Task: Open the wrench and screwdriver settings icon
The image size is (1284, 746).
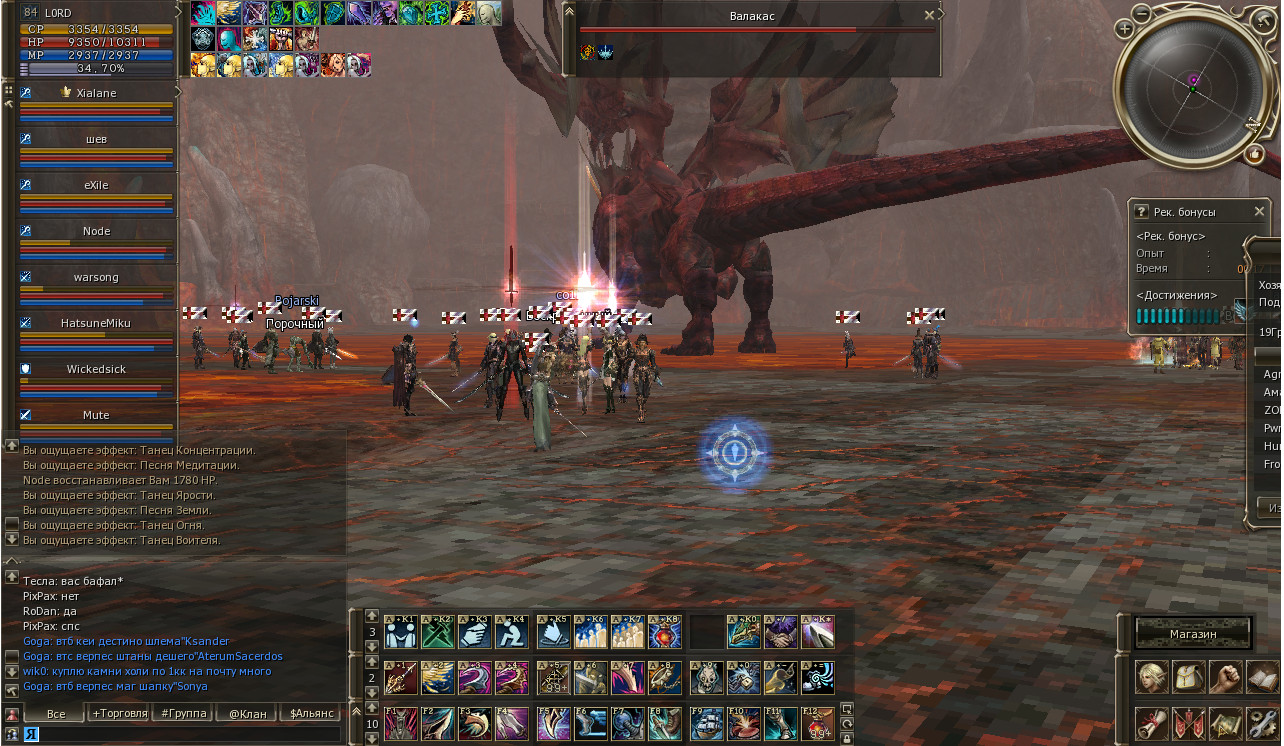Action: pos(1263,722)
